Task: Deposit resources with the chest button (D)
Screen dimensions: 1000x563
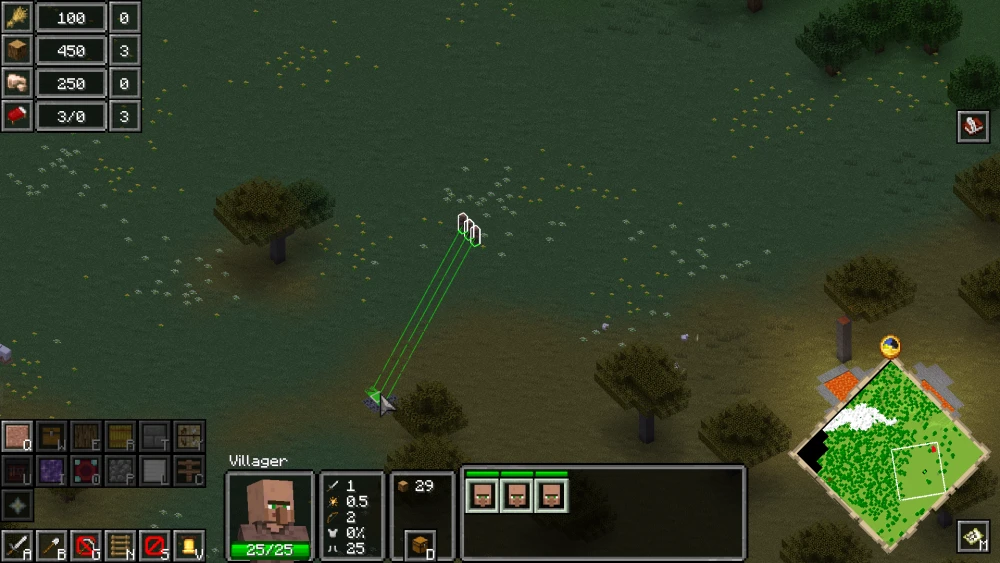Action: 422,546
